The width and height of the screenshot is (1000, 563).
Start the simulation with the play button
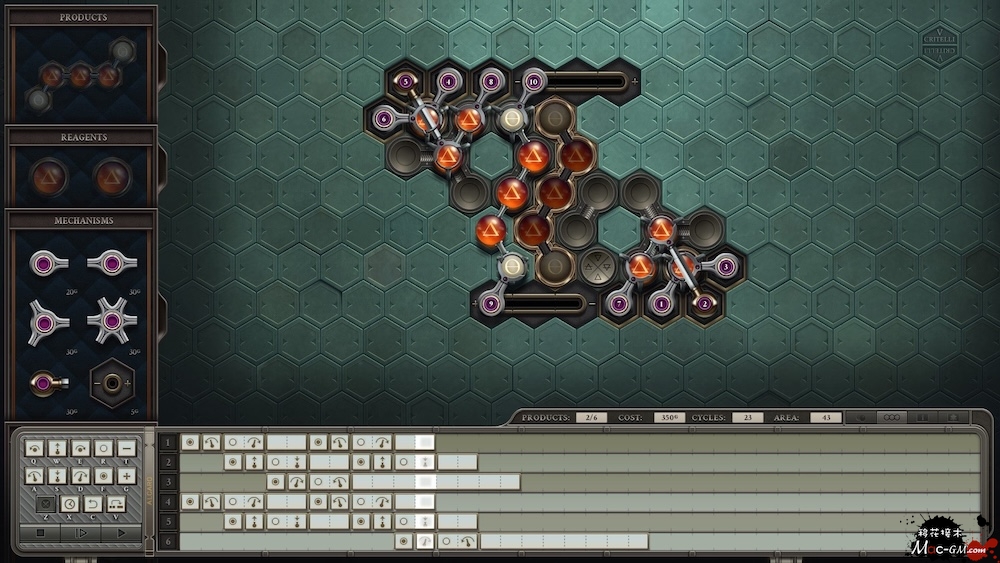(x=123, y=534)
